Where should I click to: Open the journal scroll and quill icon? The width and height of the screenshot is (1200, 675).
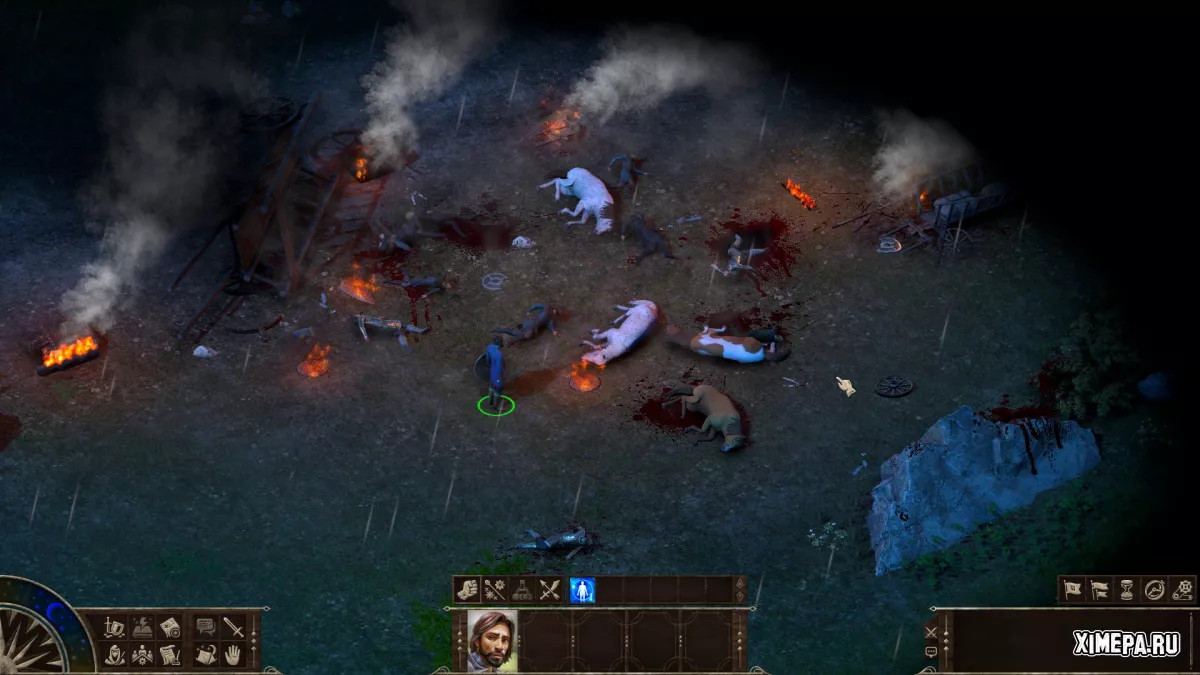tap(170, 655)
